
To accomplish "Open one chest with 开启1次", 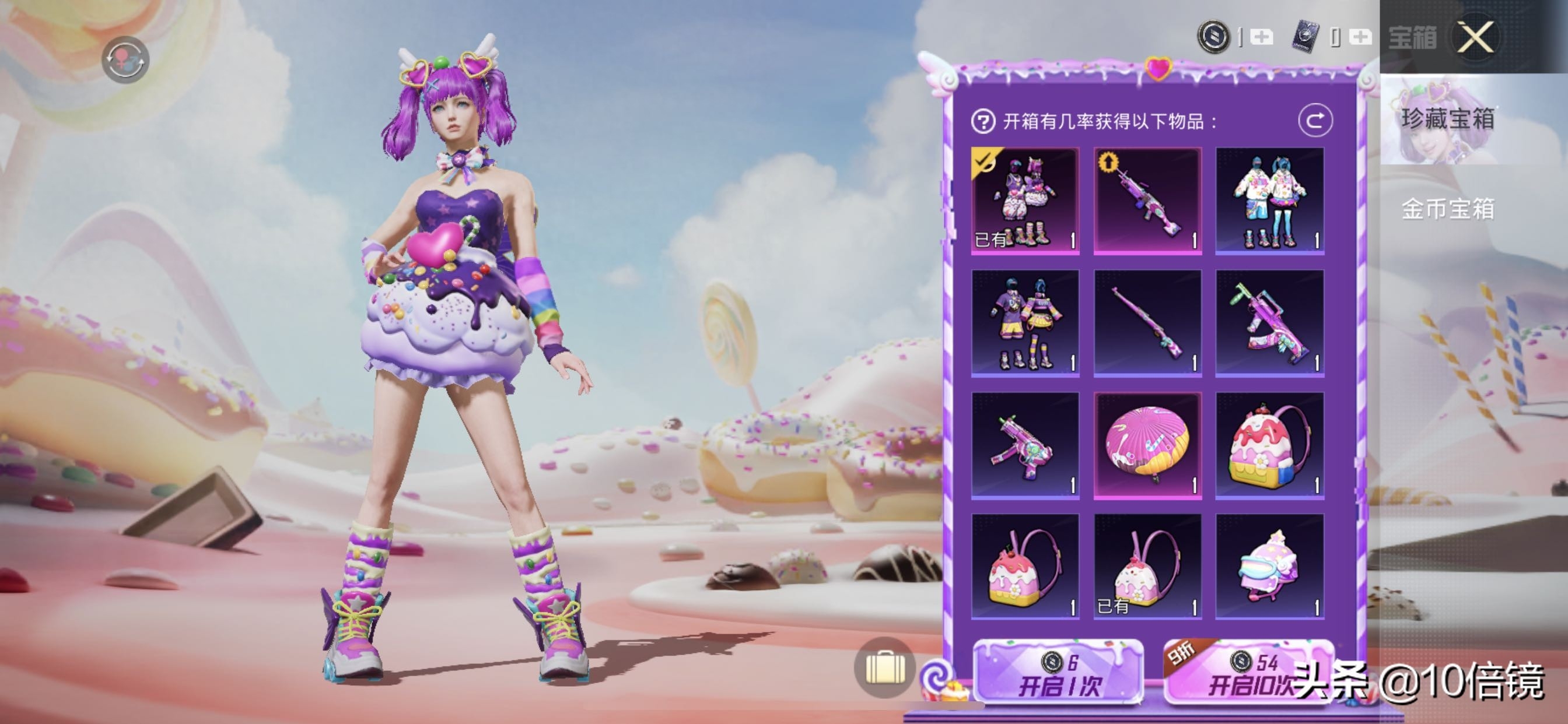I will point(1059,674).
